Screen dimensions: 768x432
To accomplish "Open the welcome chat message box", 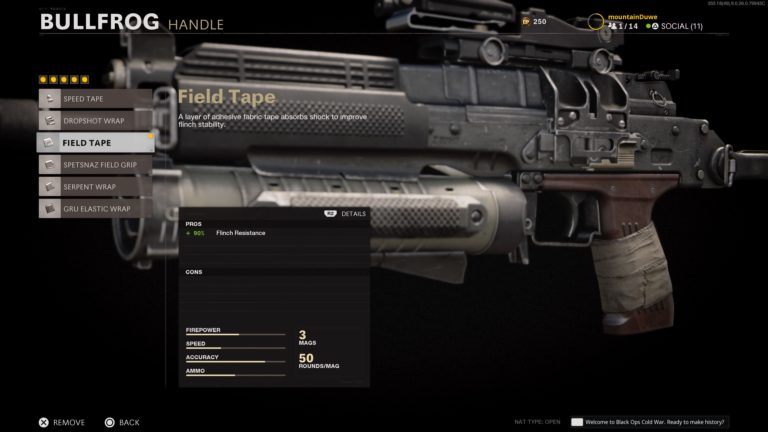I will click(649, 422).
